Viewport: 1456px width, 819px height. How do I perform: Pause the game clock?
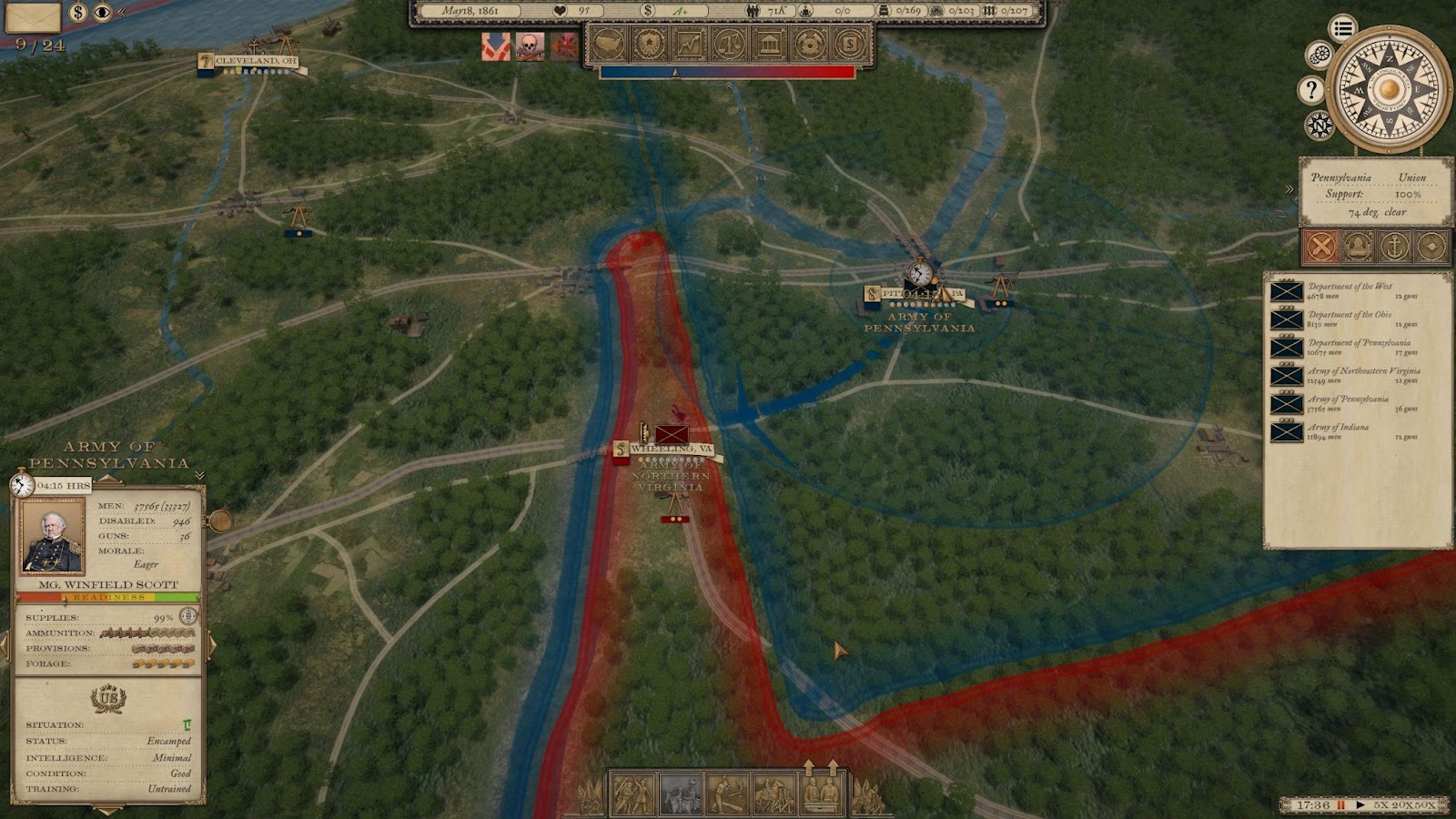pyautogui.click(x=1340, y=805)
